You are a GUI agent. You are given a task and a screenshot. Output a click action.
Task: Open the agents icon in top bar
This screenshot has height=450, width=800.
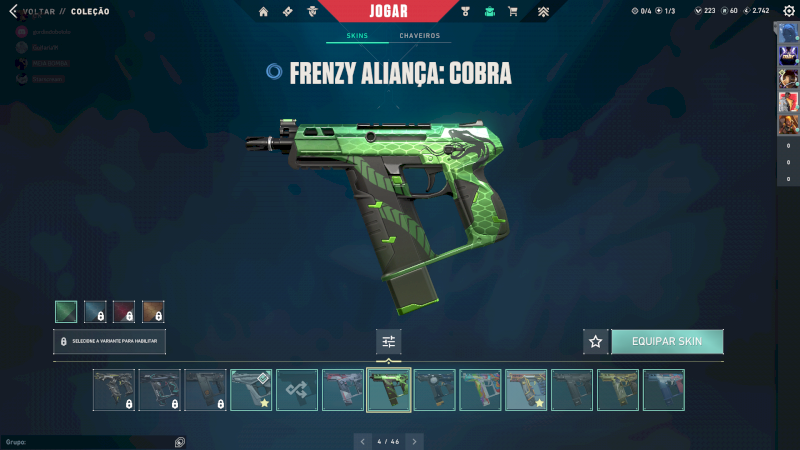tap(313, 12)
